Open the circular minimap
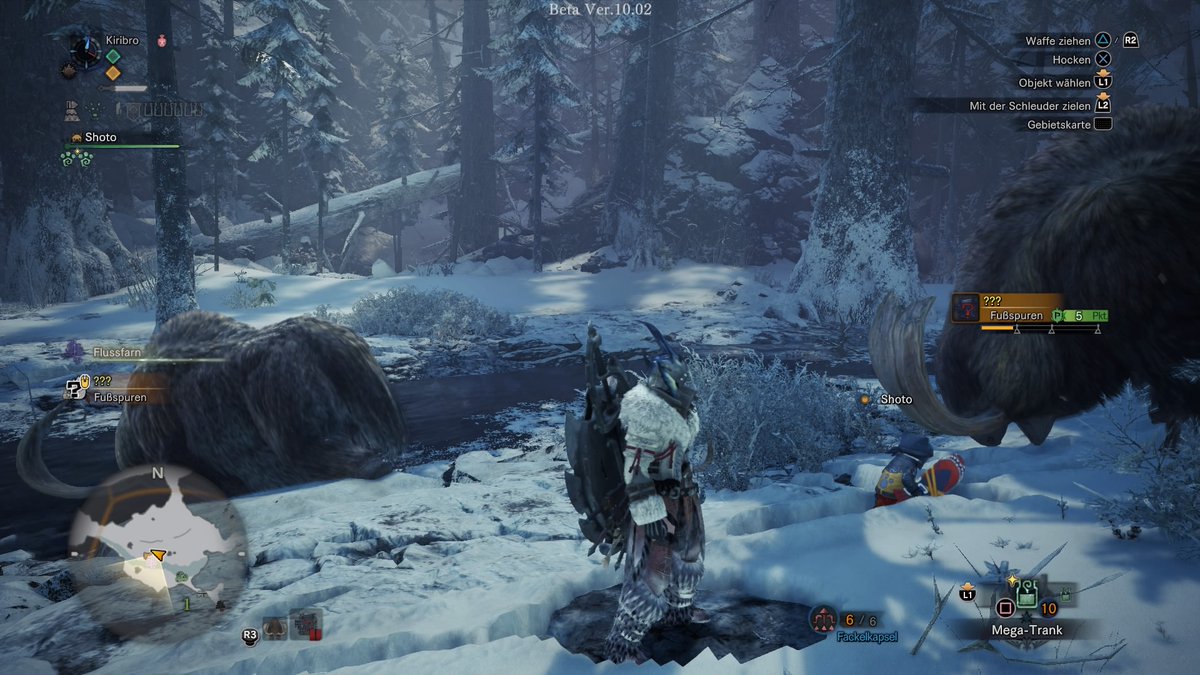Viewport: 1200px width, 675px height. 157,552
